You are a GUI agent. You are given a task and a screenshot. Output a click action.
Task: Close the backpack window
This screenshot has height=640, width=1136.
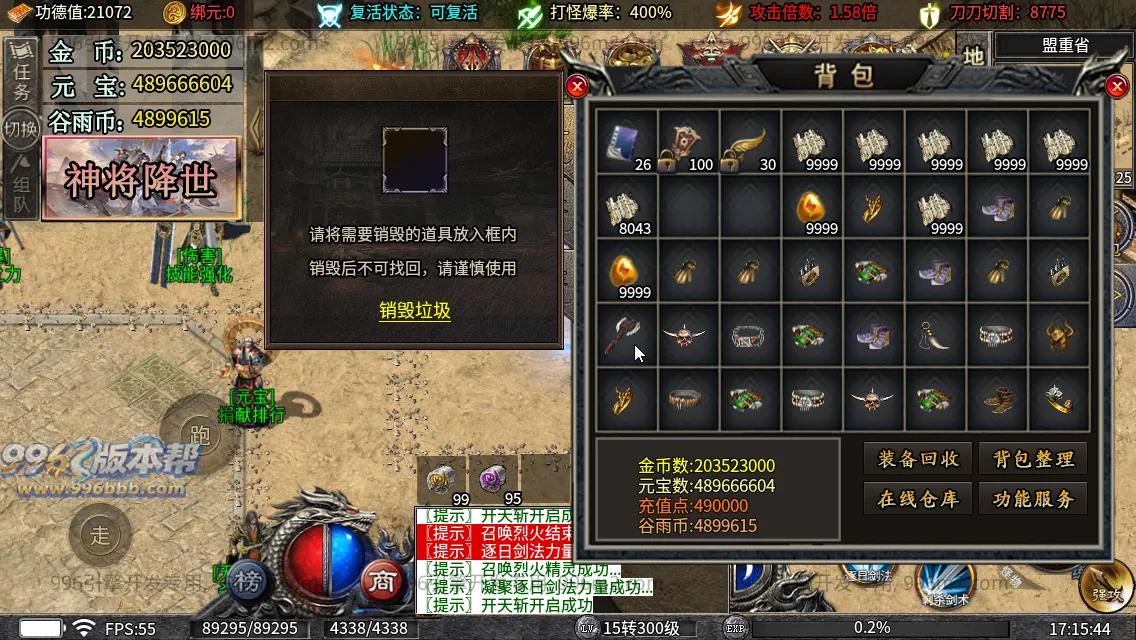[1117, 87]
